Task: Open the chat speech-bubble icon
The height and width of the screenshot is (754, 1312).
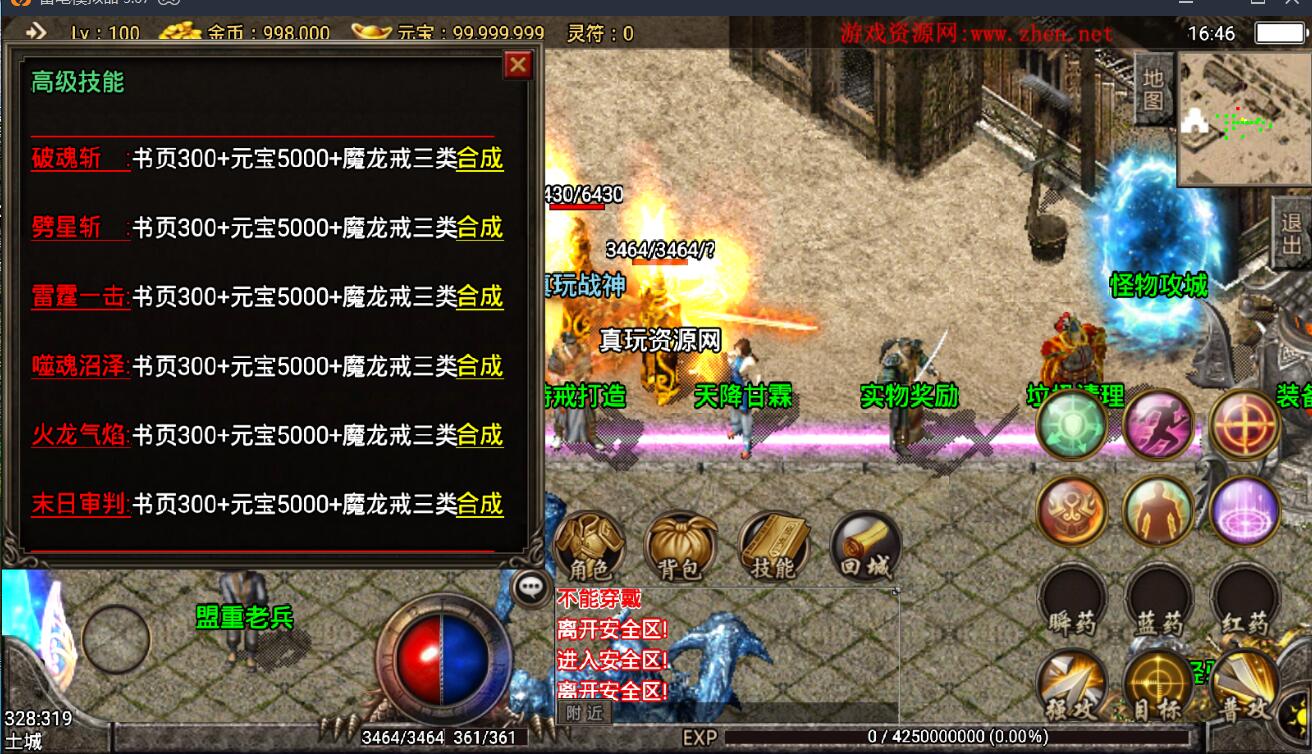Action: 530,588
